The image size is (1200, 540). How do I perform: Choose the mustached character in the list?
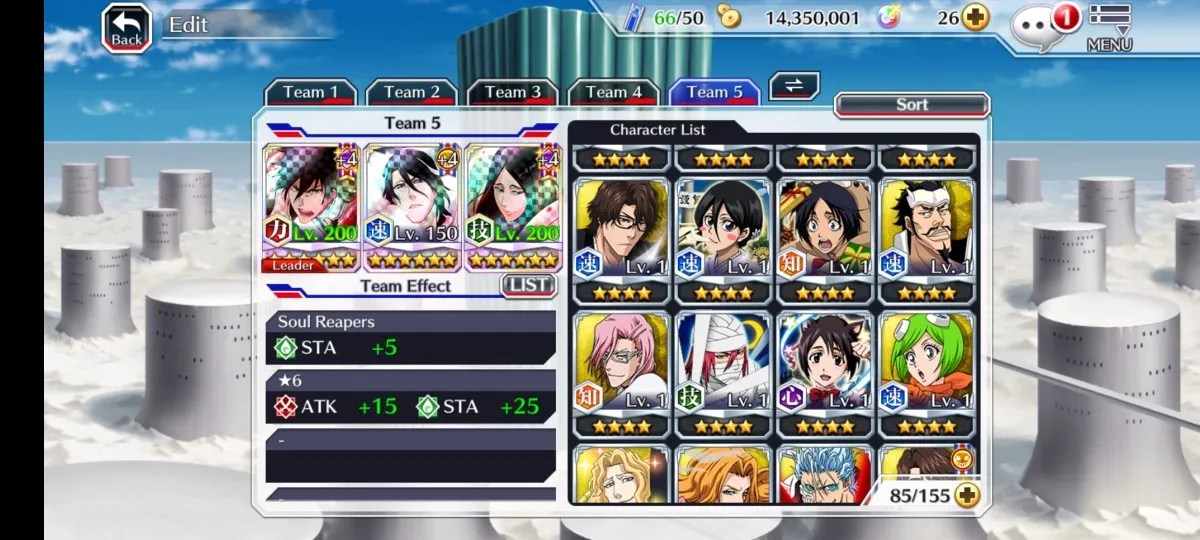click(926, 231)
